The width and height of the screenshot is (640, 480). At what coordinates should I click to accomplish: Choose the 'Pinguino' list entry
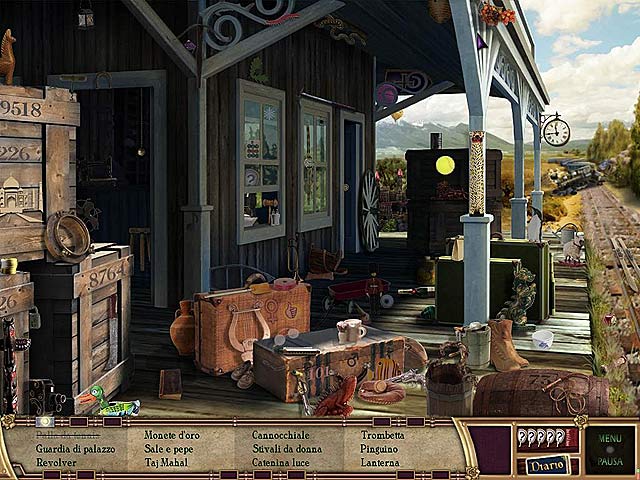[379, 449]
